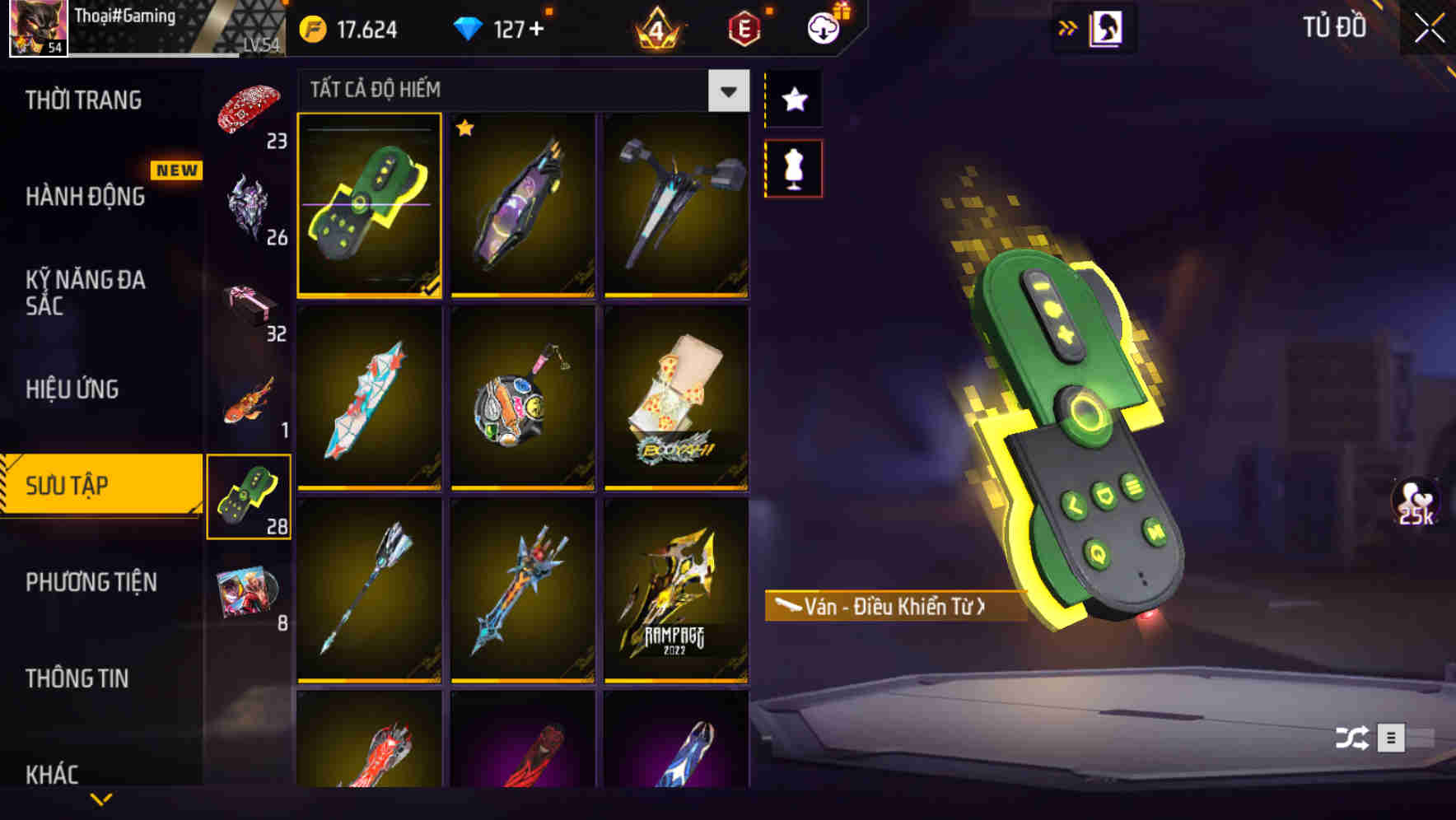
Task: Toggle the mannequin preview display
Action: [794, 167]
